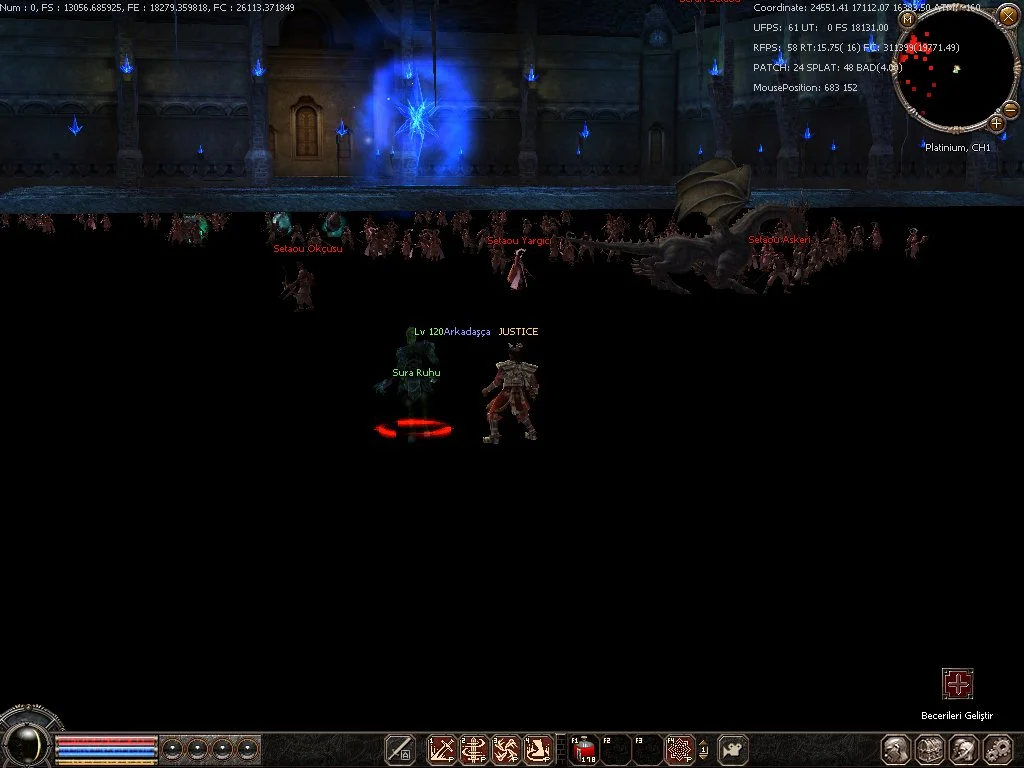Open the messenger friends button
1024x768 pixels.
tap(964, 749)
